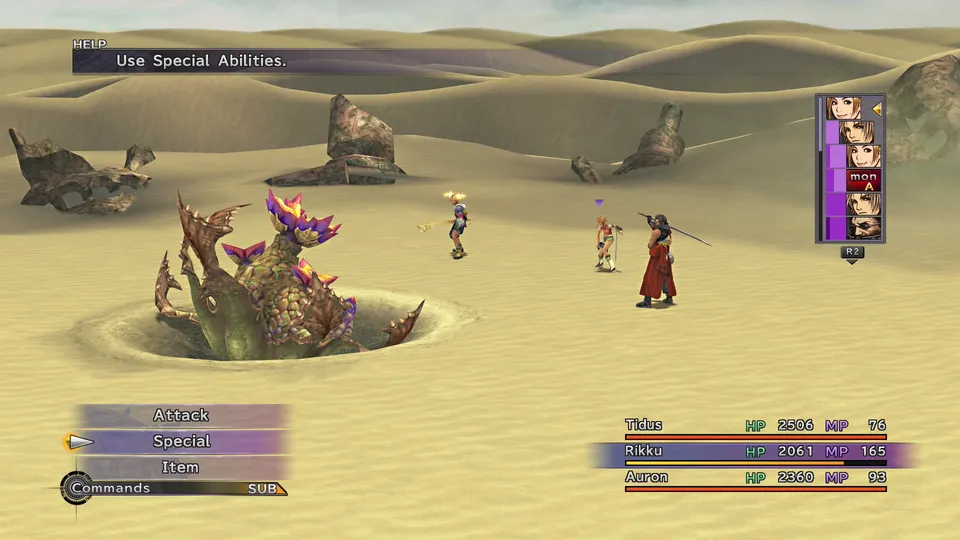Image resolution: width=960 pixels, height=540 pixels.
Task: Select Auron's portrait in the turn order list
Action: point(863,229)
